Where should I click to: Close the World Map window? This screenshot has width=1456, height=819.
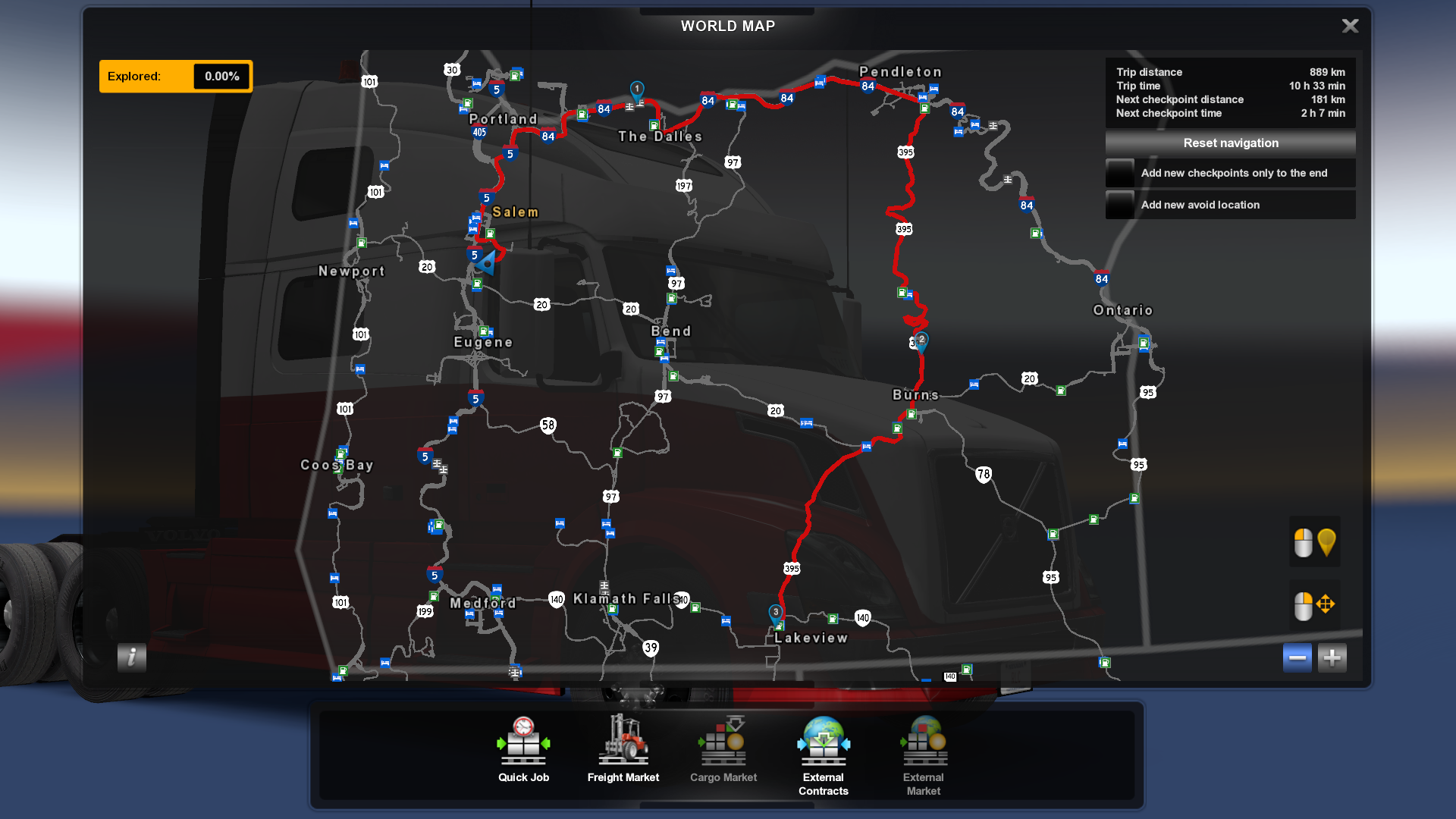tap(1351, 26)
